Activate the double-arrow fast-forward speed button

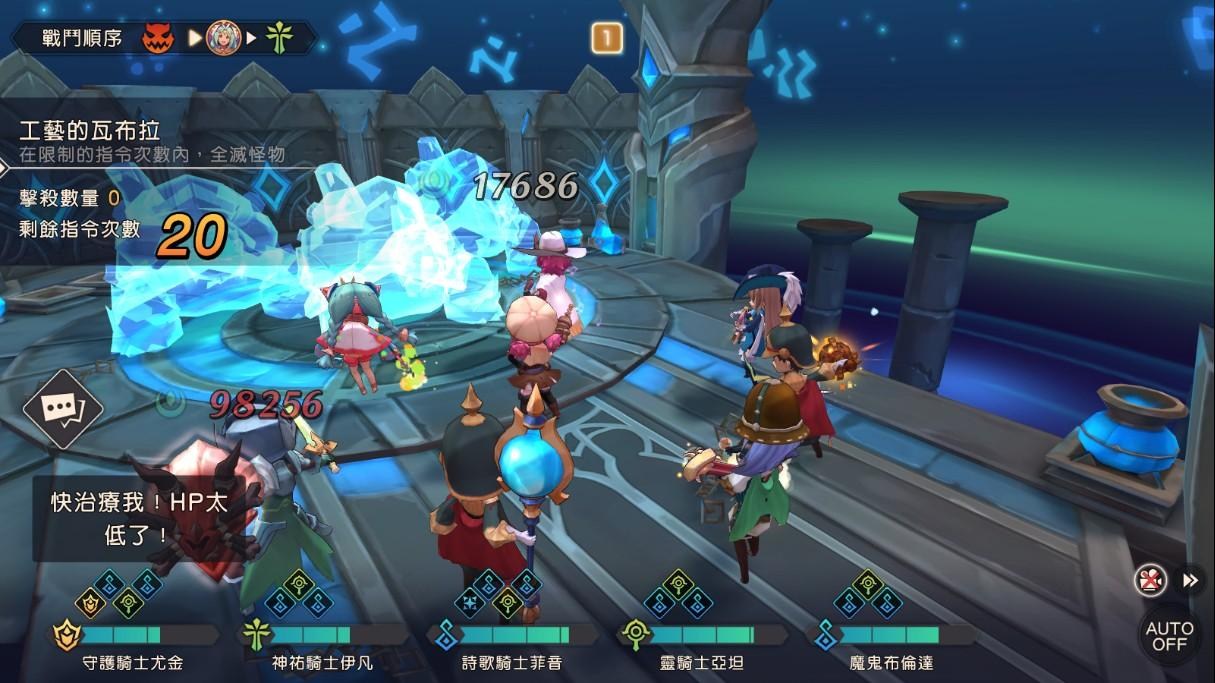pyautogui.click(x=1190, y=580)
